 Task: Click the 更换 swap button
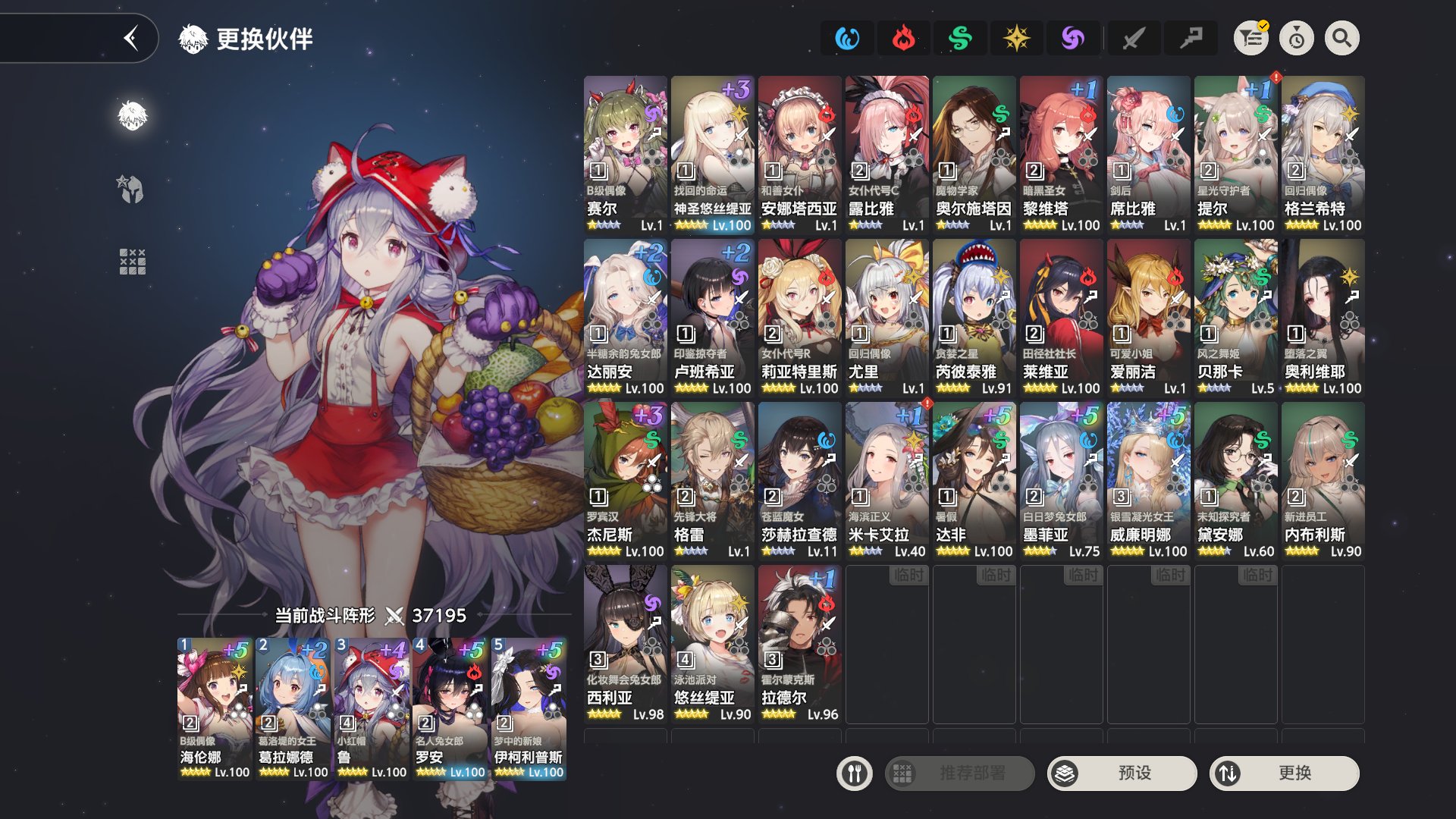(x=1284, y=773)
